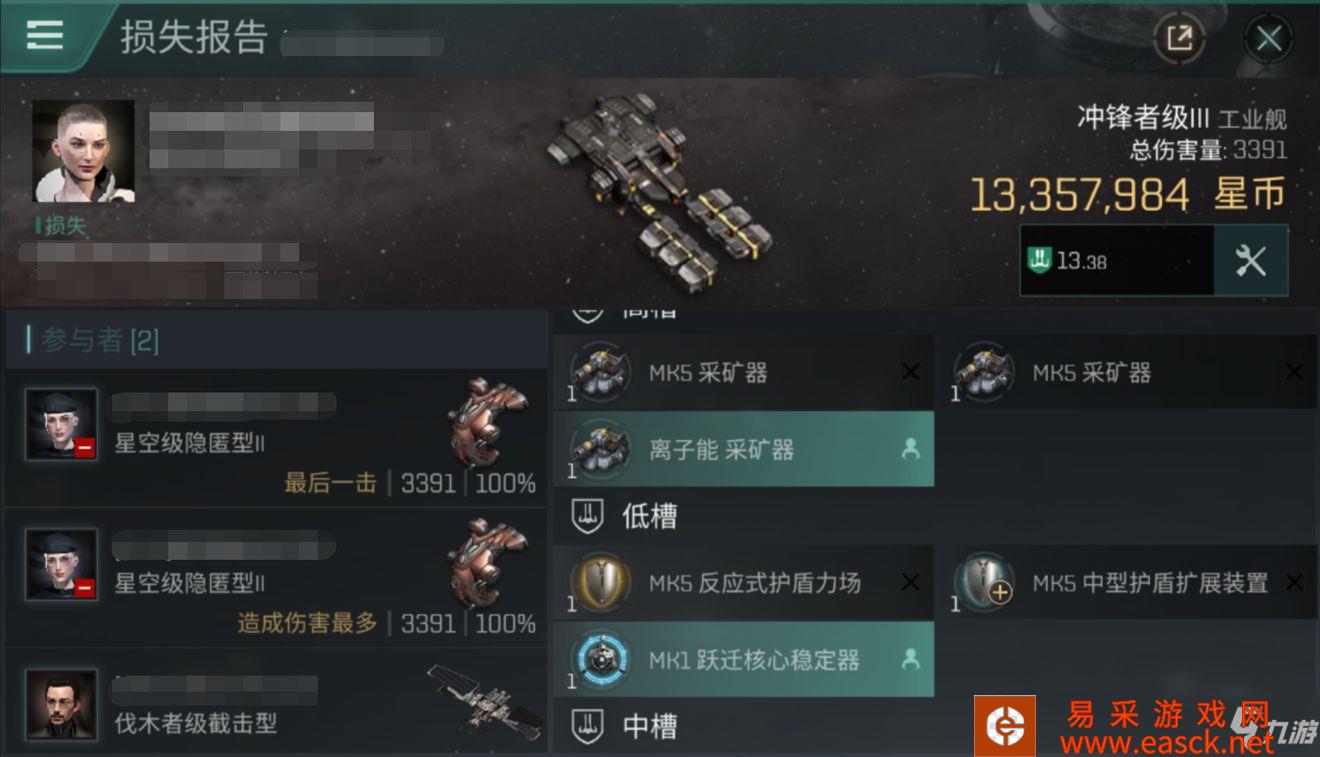1320x757 pixels.
Task: Remove MK5 采矿器 with its X button
Action: click(910, 372)
